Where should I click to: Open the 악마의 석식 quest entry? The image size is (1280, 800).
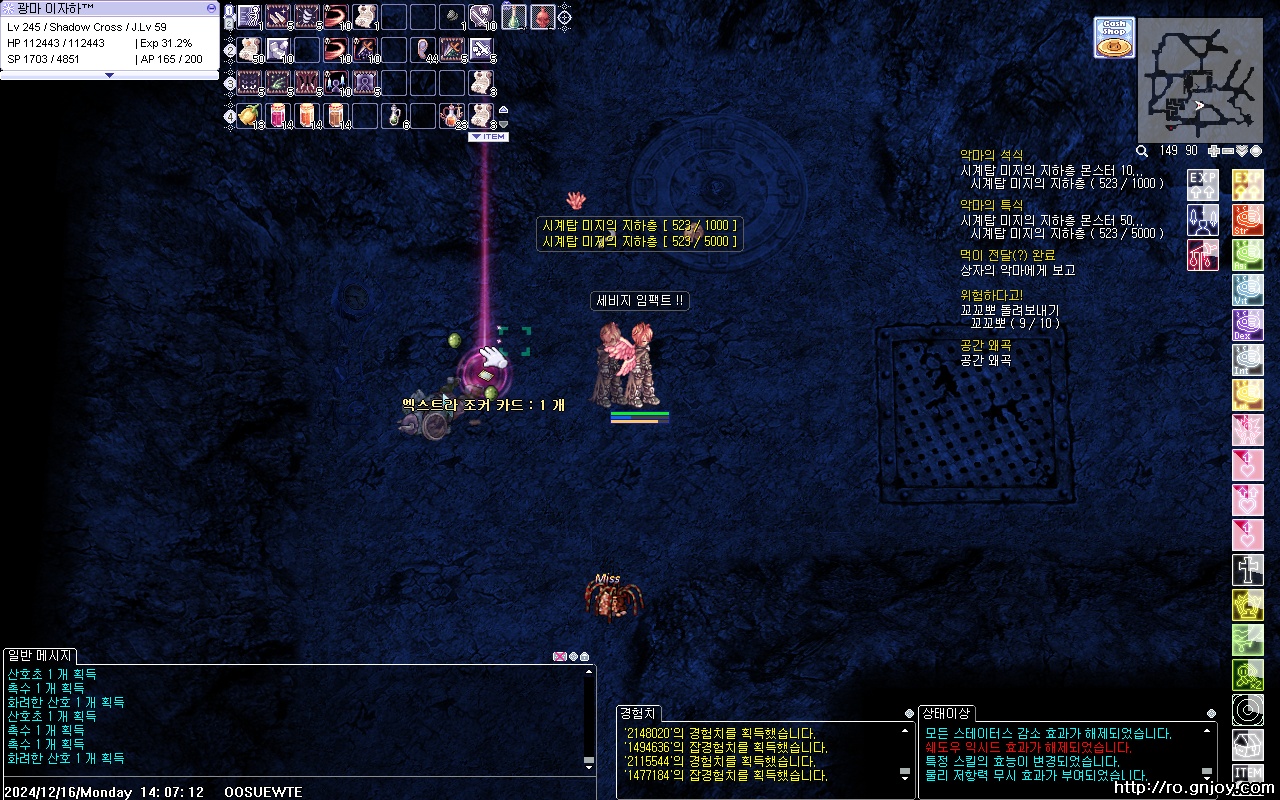991,155
